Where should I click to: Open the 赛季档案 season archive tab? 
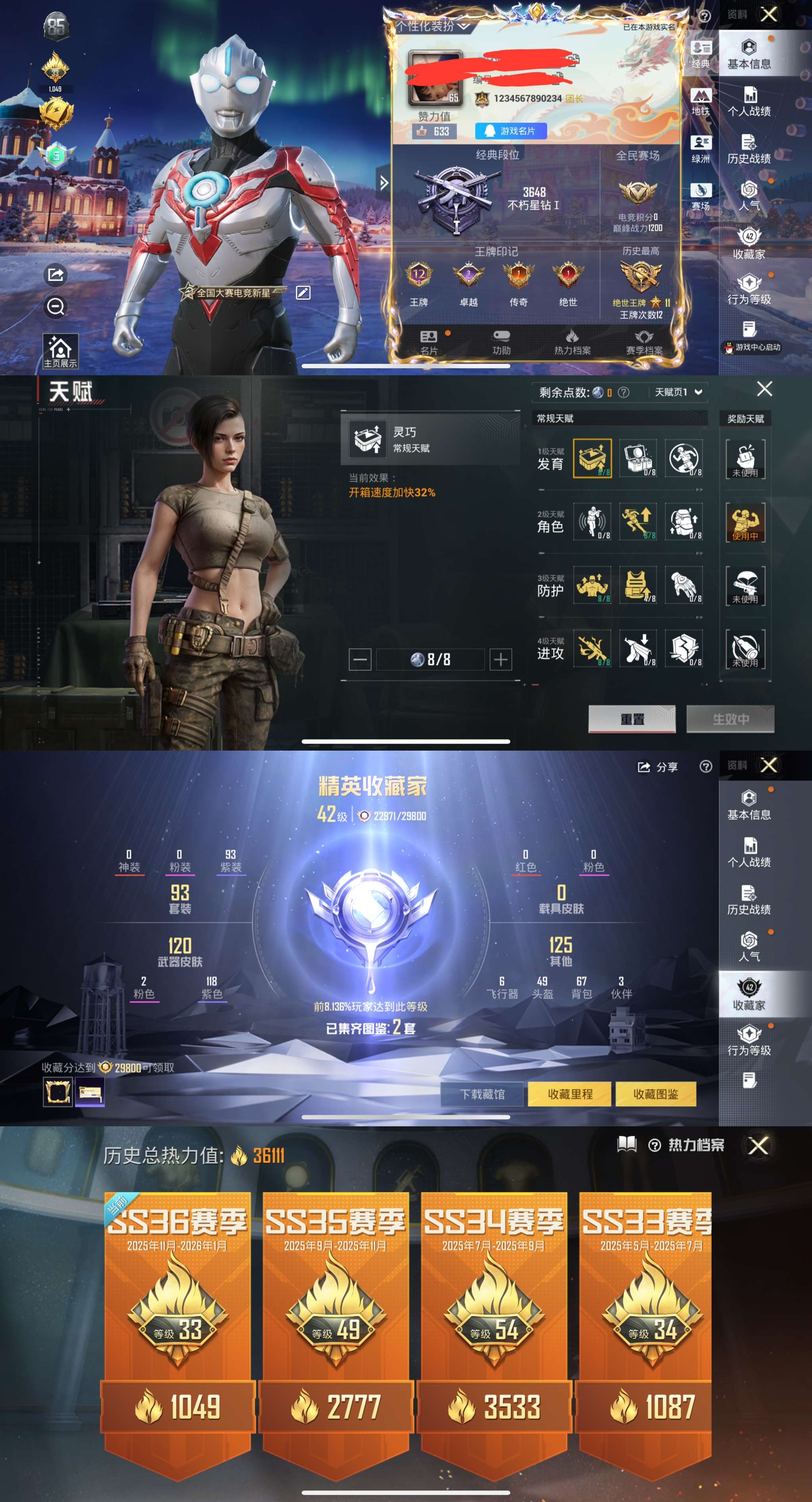click(644, 342)
